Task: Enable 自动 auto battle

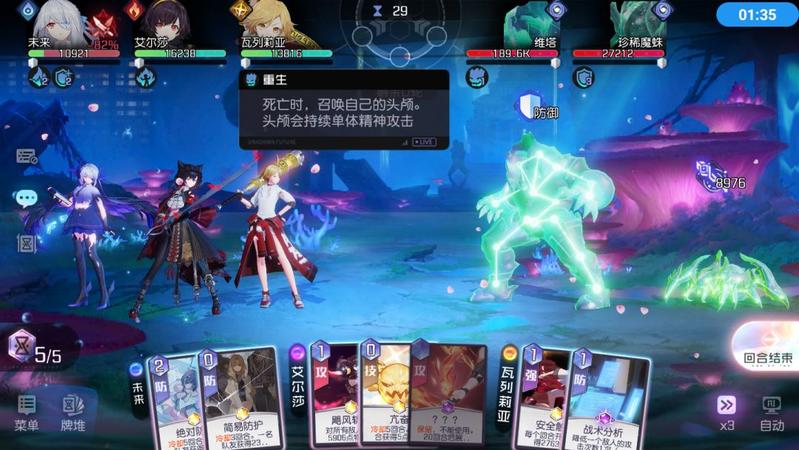Action: pyautogui.click(x=771, y=411)
